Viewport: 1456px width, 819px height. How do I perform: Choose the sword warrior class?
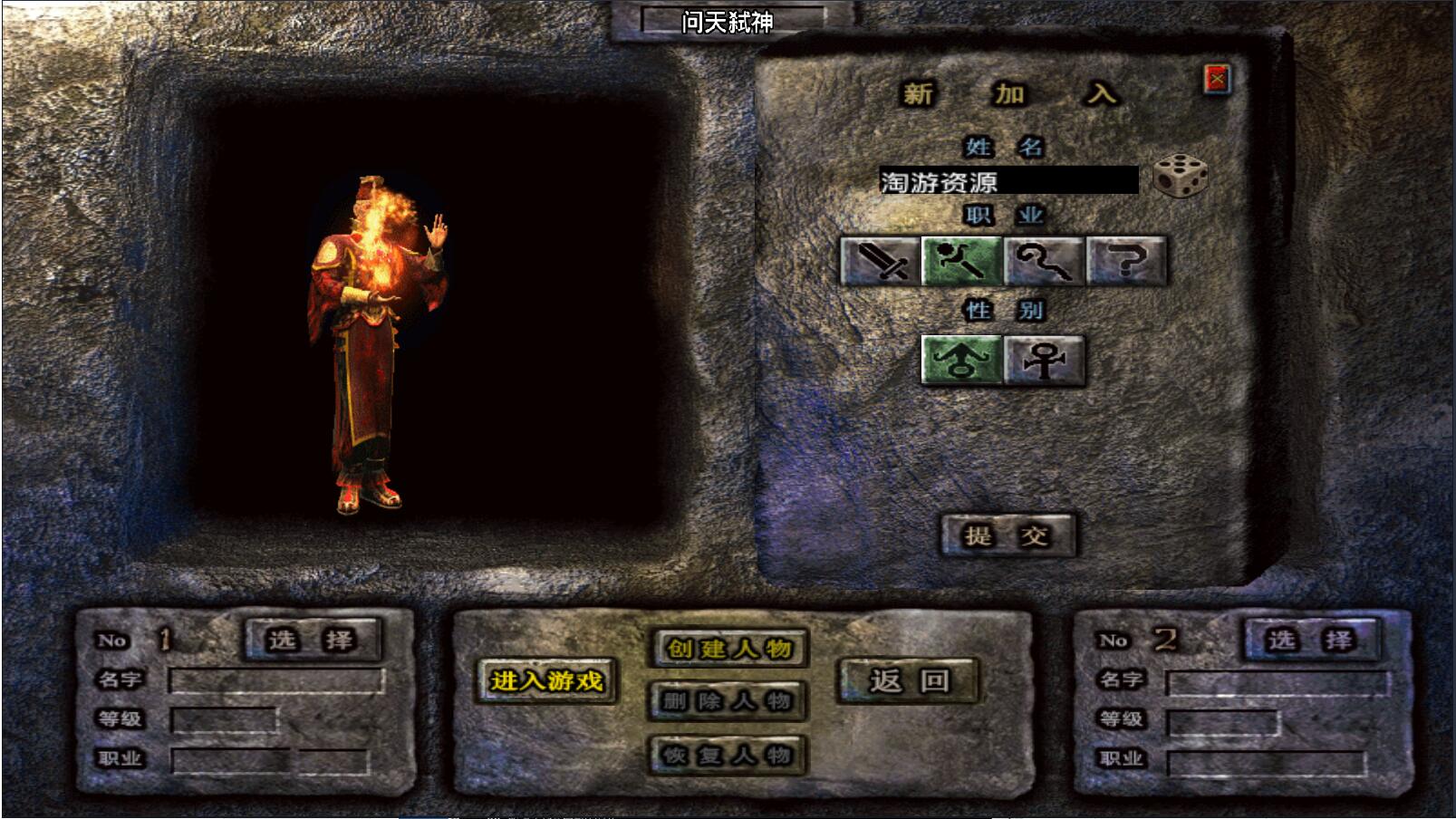click(x=880, y=261)
